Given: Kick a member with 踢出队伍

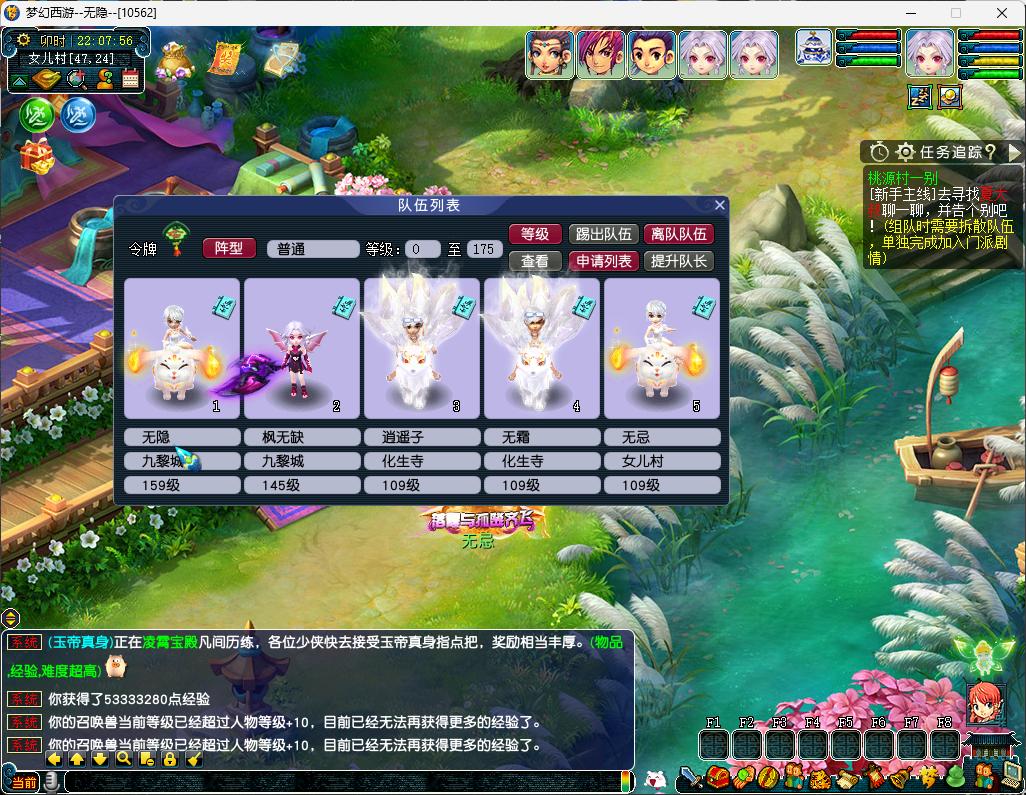Looking at the screenshot, I should click(x=603, y=234).
